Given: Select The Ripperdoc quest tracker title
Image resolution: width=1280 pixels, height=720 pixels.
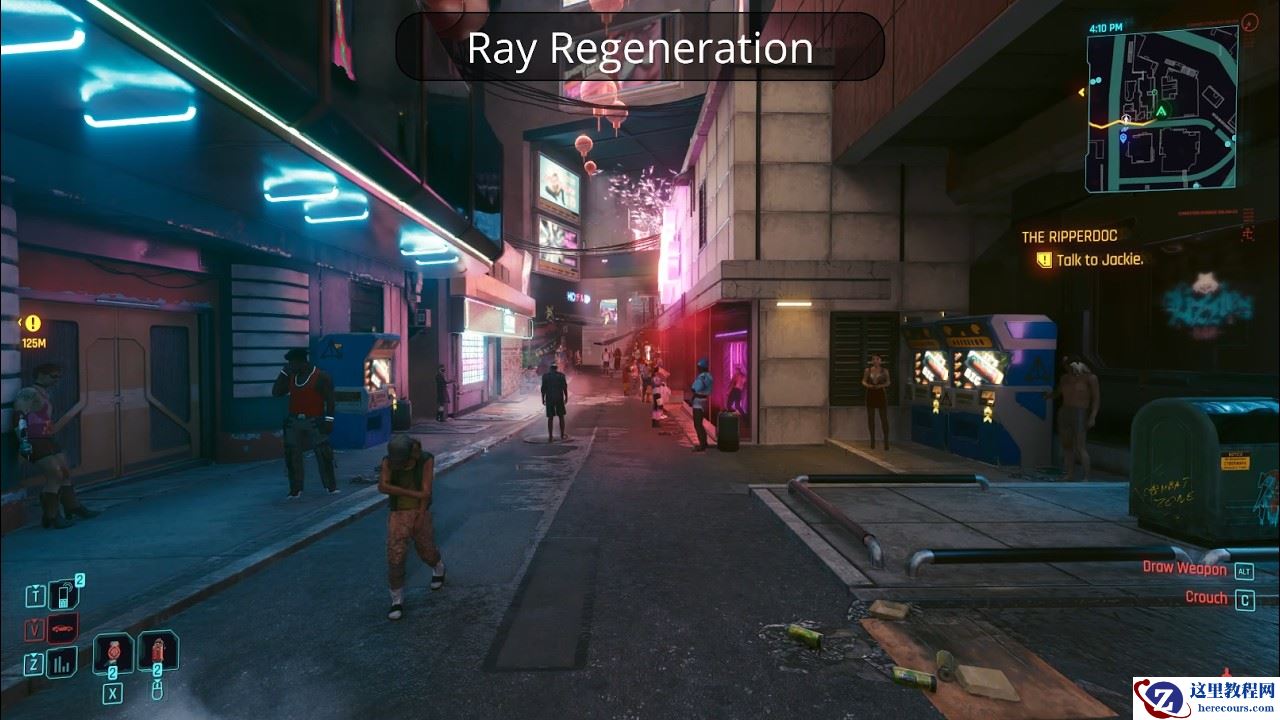Looking at the screenshot, I should pyautogui.click(x=1069, y=237).
